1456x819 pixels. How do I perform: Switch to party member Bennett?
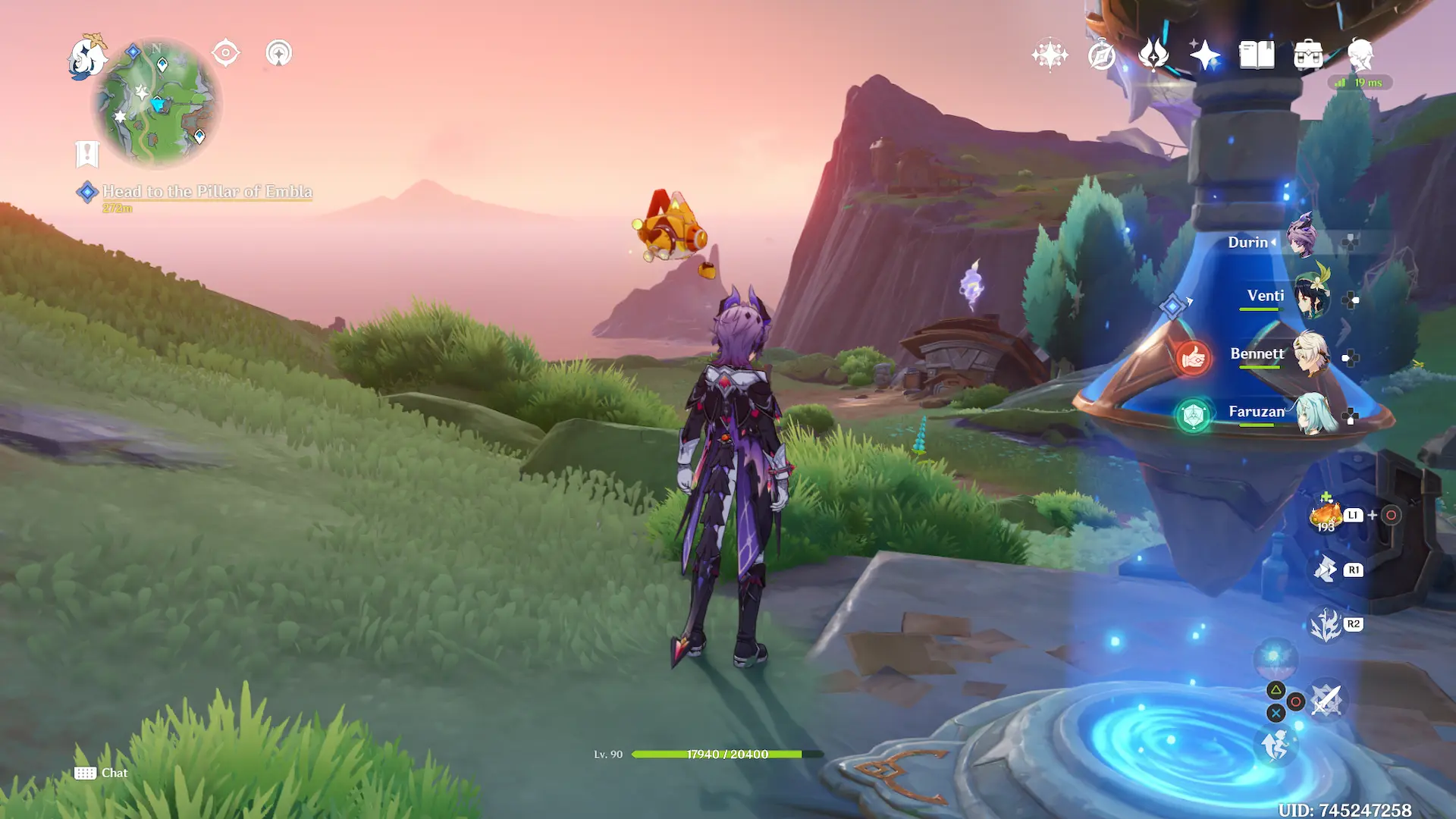(x=1310, y=353)
